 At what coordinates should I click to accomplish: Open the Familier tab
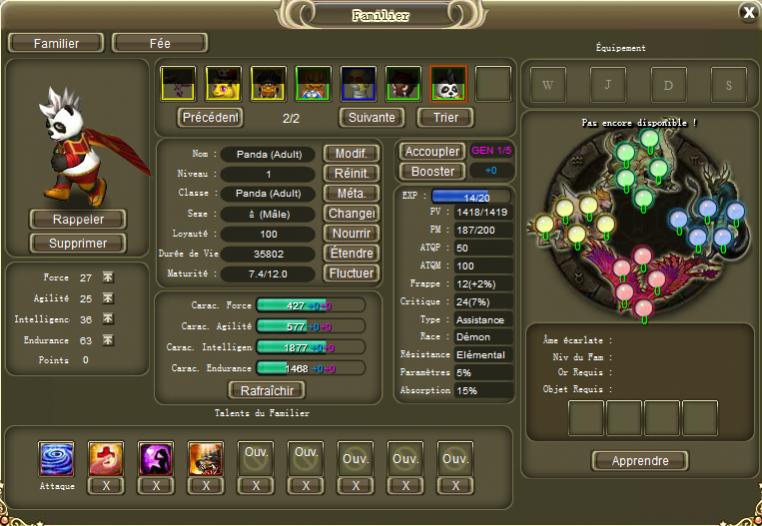click(56, 43)
